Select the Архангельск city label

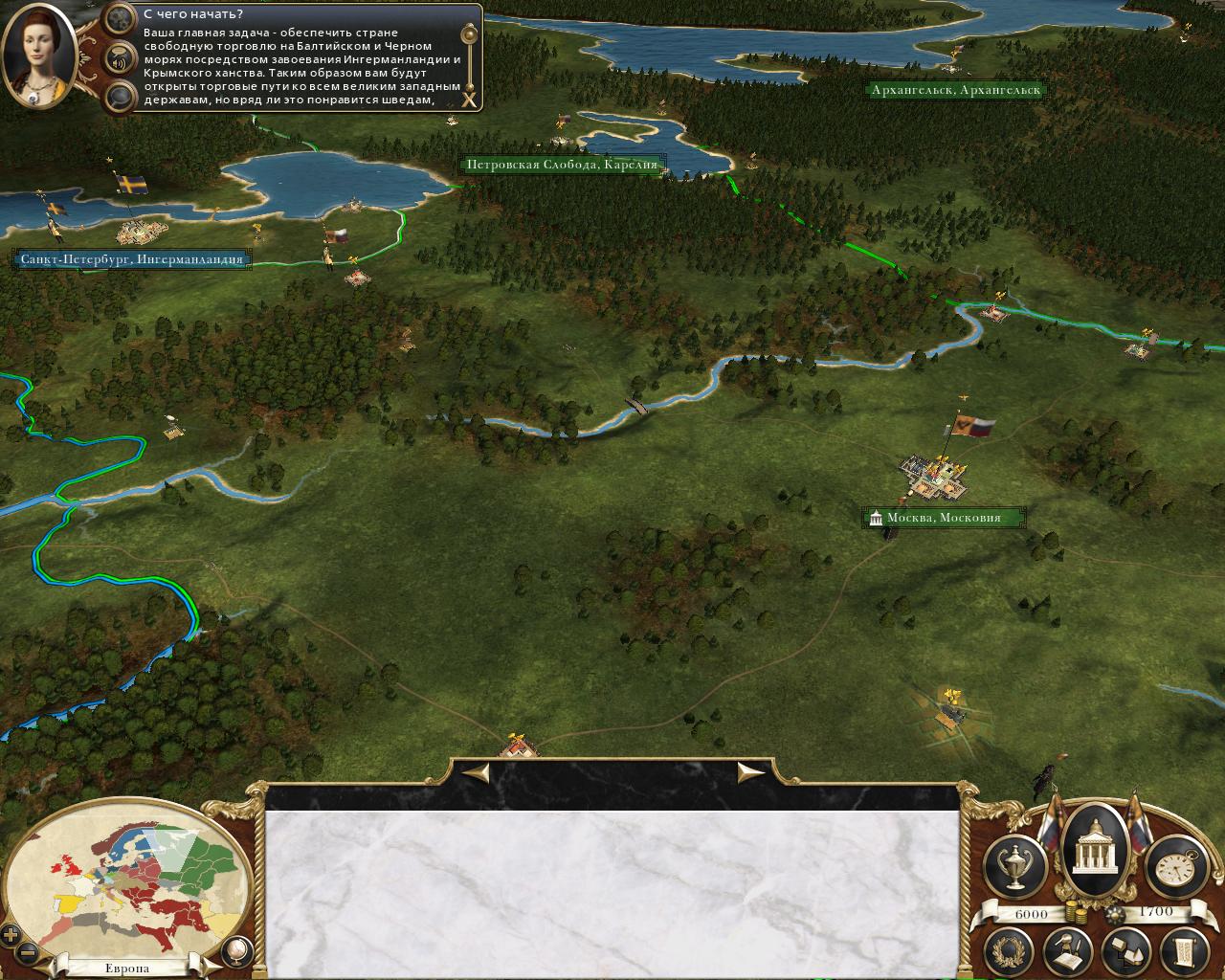955,90
